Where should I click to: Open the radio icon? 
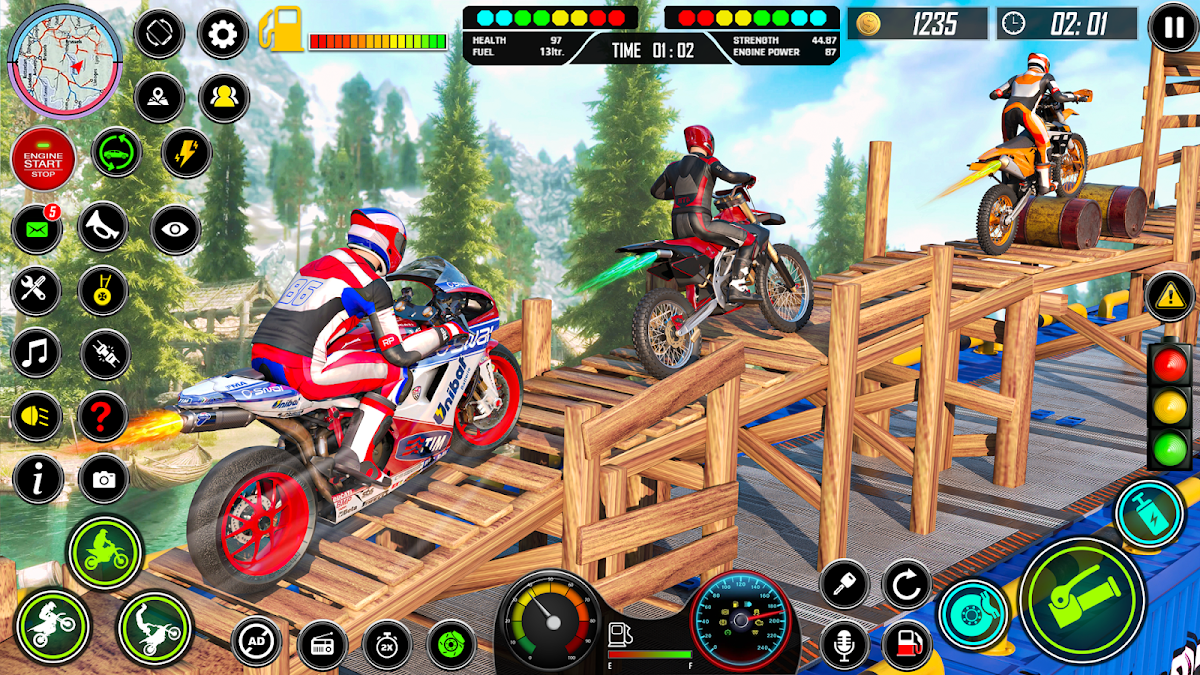pyautogui.click(x=322, y=645)
